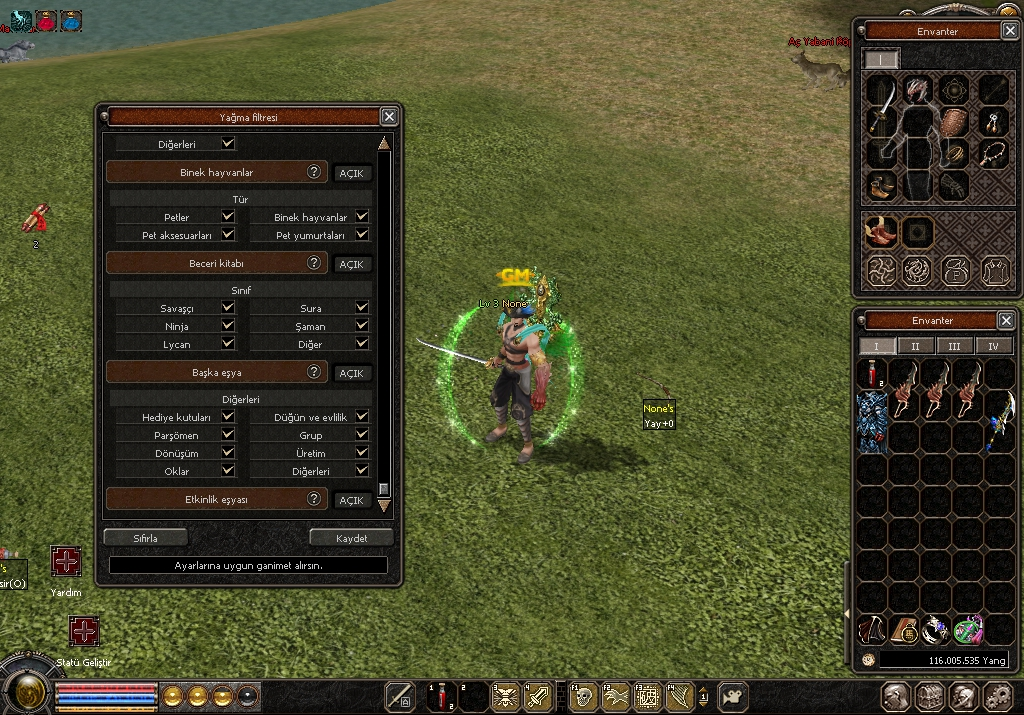Click the Sıfırla reset button
The width and height of the screenshot is (1024, 715).
(146, 538)
